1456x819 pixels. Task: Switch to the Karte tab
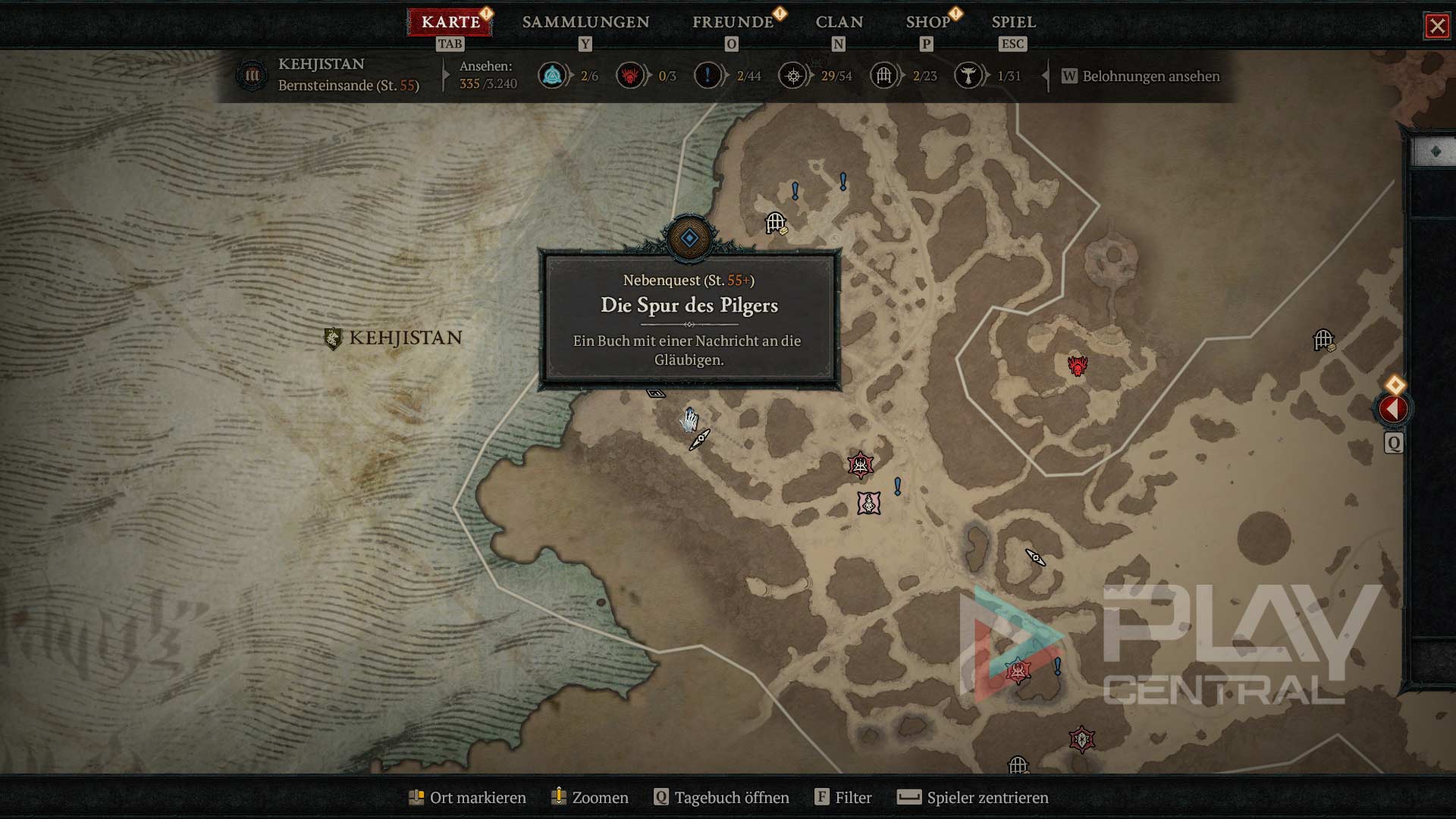pos(450,22)
